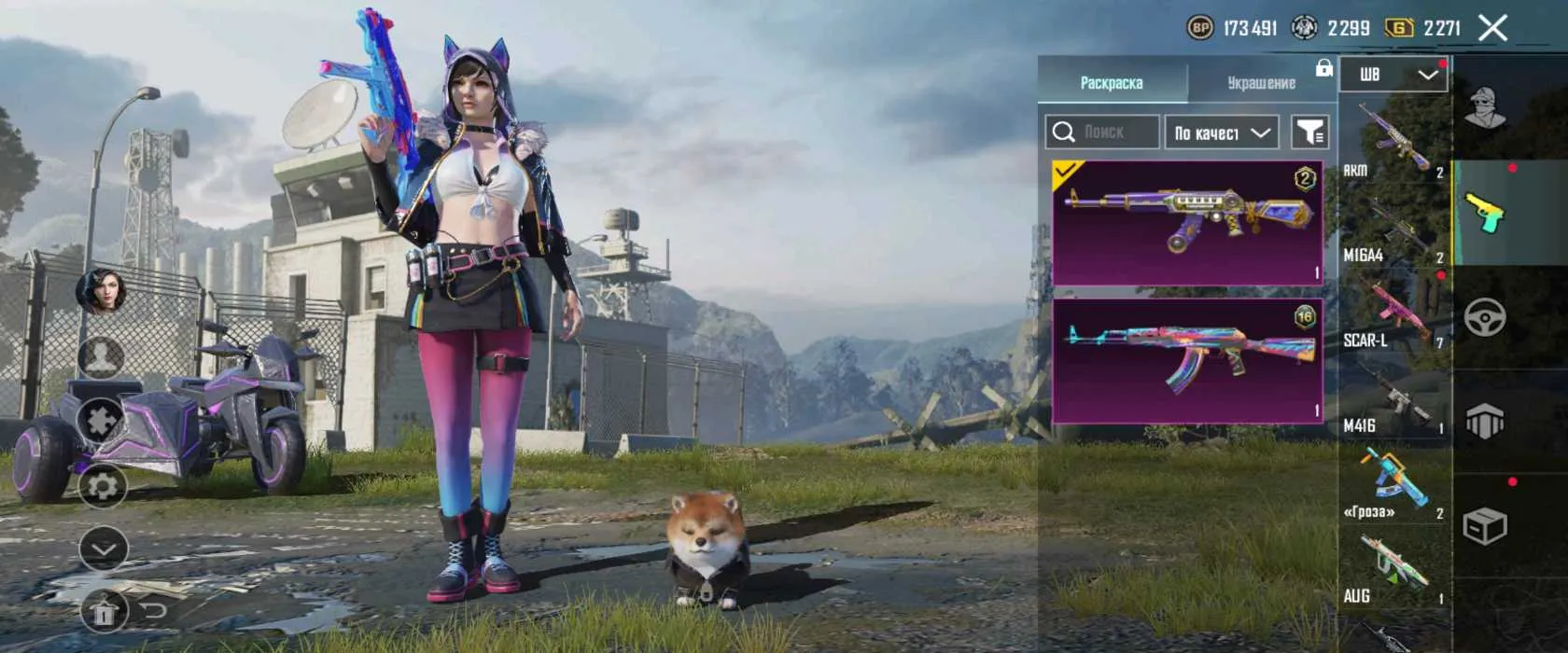Select AKM in the weapon list

[1394, 140]
